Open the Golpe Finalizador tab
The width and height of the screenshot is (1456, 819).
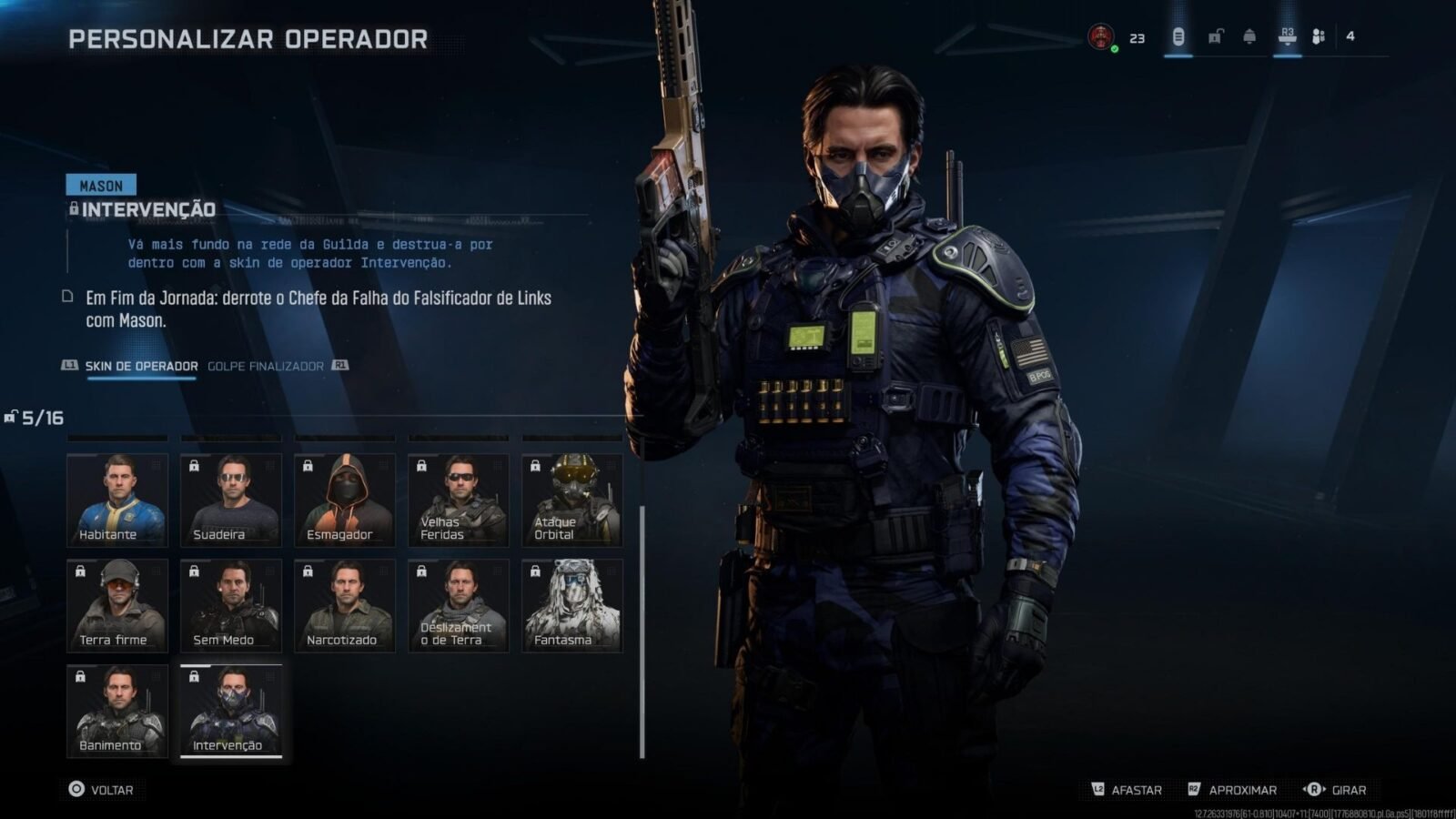266,366
